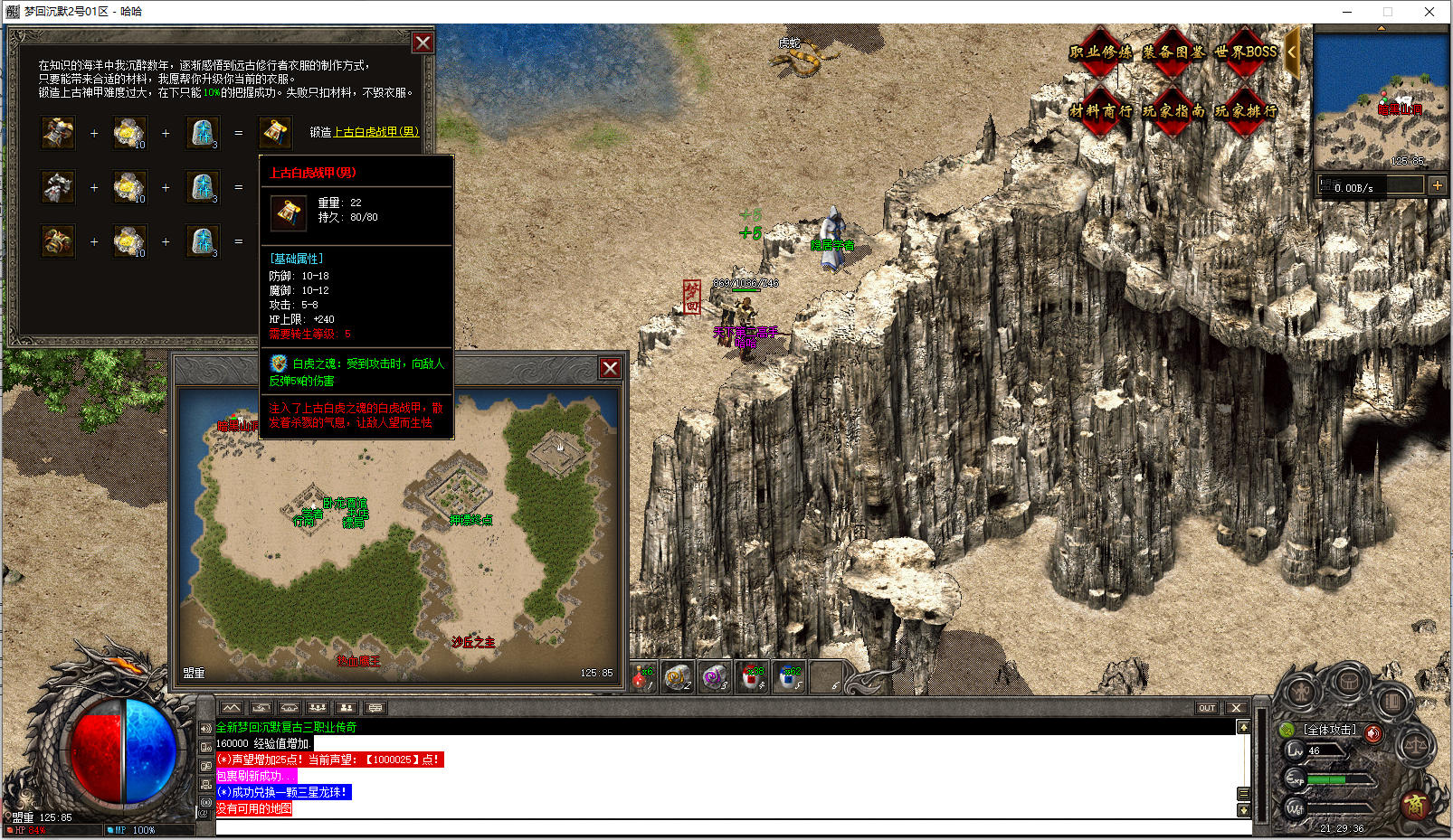Click the chat text input field

pos(724,826)
